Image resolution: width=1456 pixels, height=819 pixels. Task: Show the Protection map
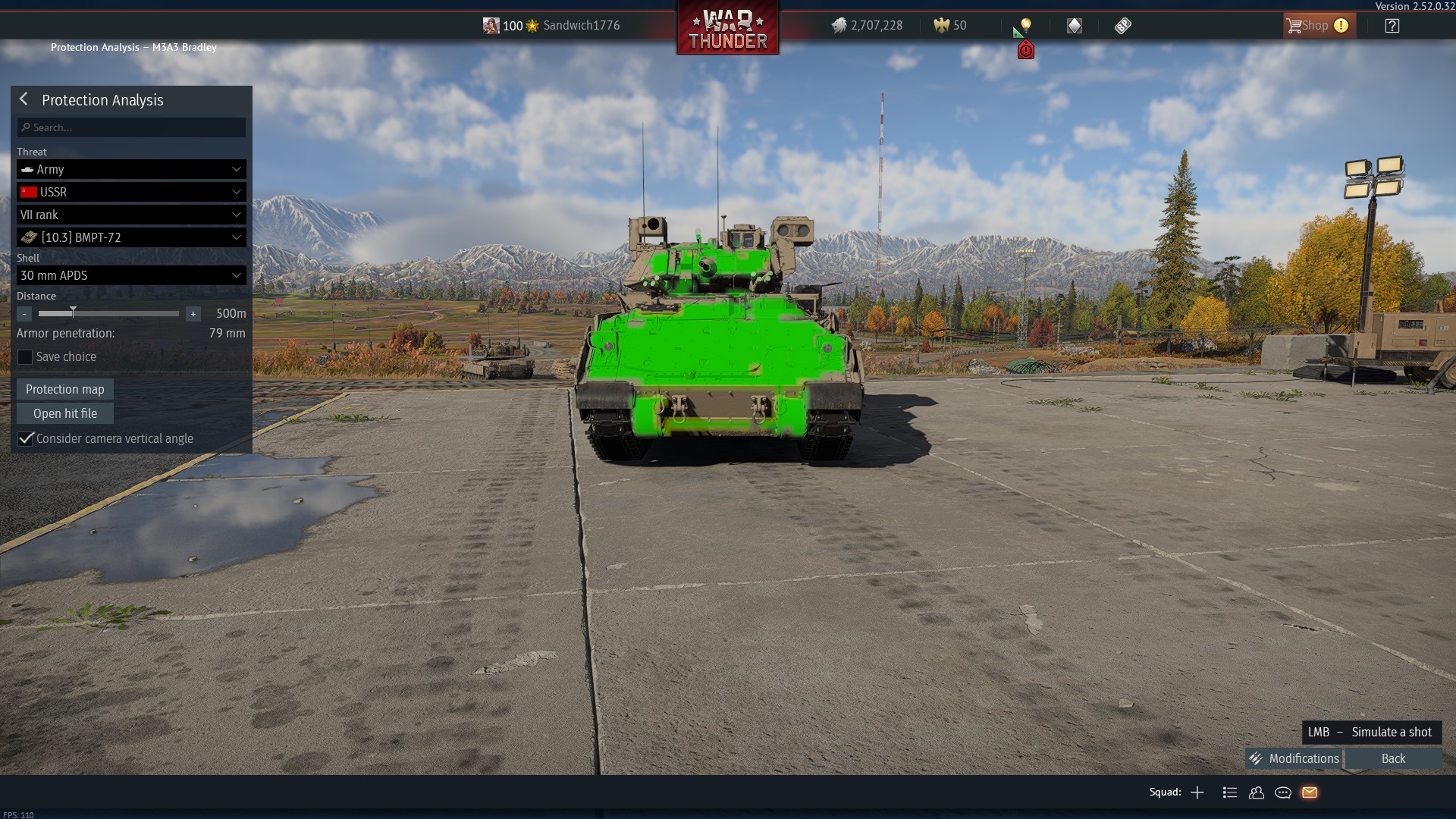(x=65, y=389)
